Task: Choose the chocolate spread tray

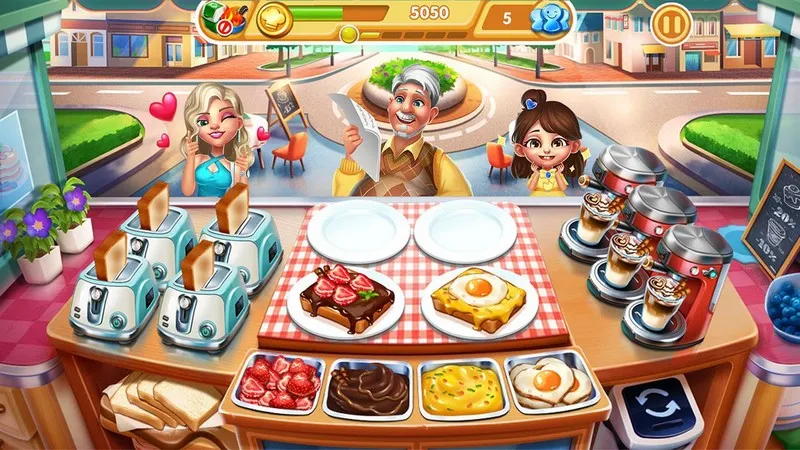Action: (368, 388)
